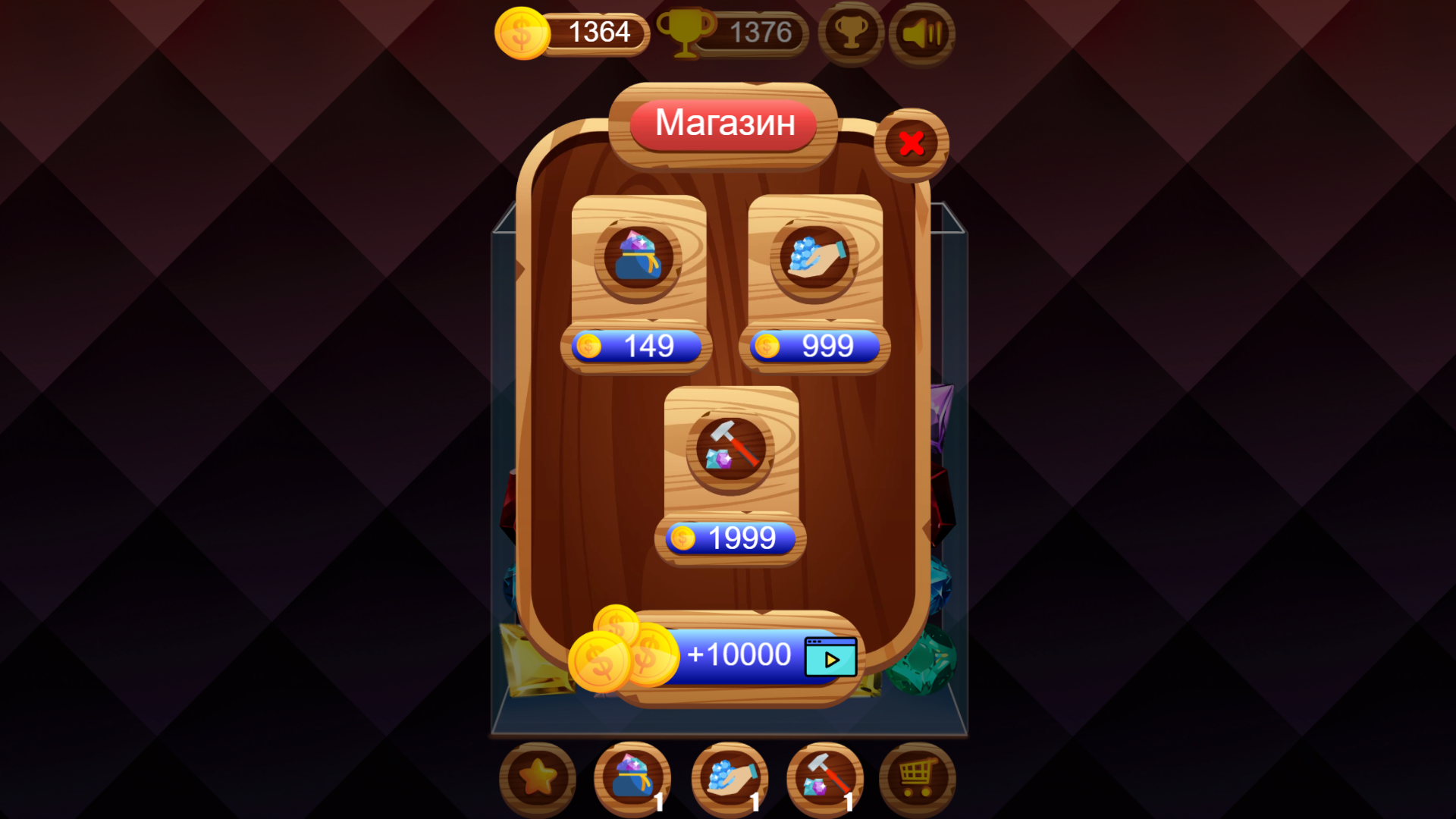Viewport: 1456px width, 819px height.
Task: Open the trophy leaderboard icon at top
Action: 851,33
